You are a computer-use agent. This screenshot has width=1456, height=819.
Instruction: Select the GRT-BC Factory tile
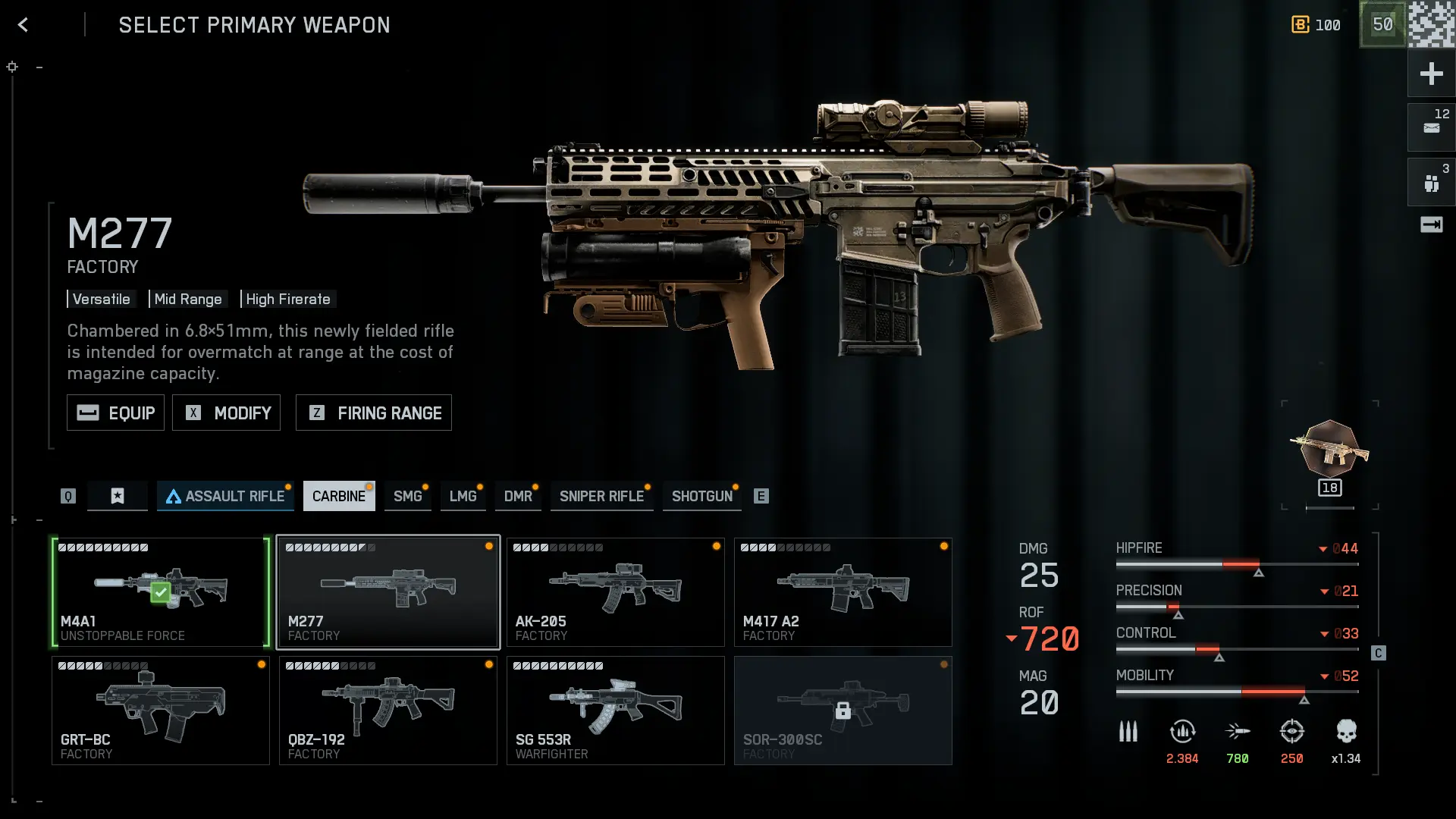[160, 711]
